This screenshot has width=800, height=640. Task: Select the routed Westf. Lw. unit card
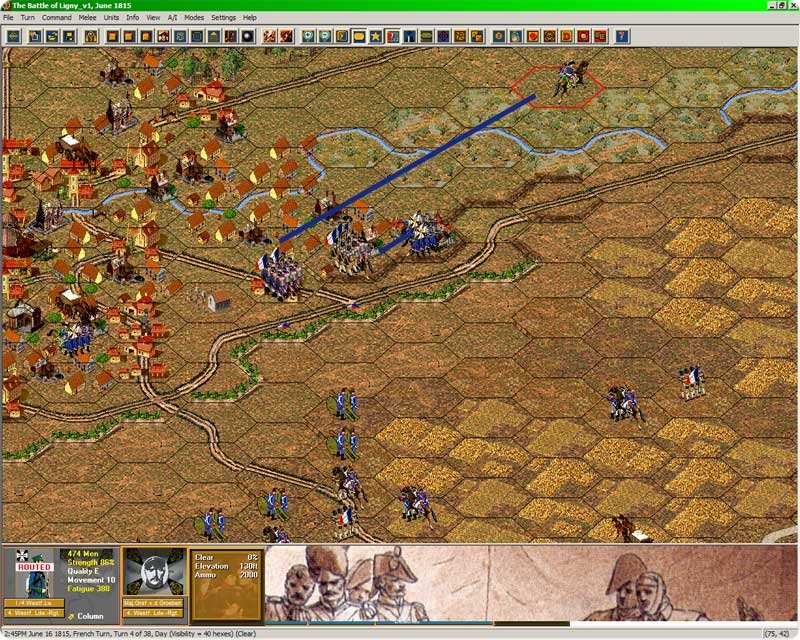point(33,577)
